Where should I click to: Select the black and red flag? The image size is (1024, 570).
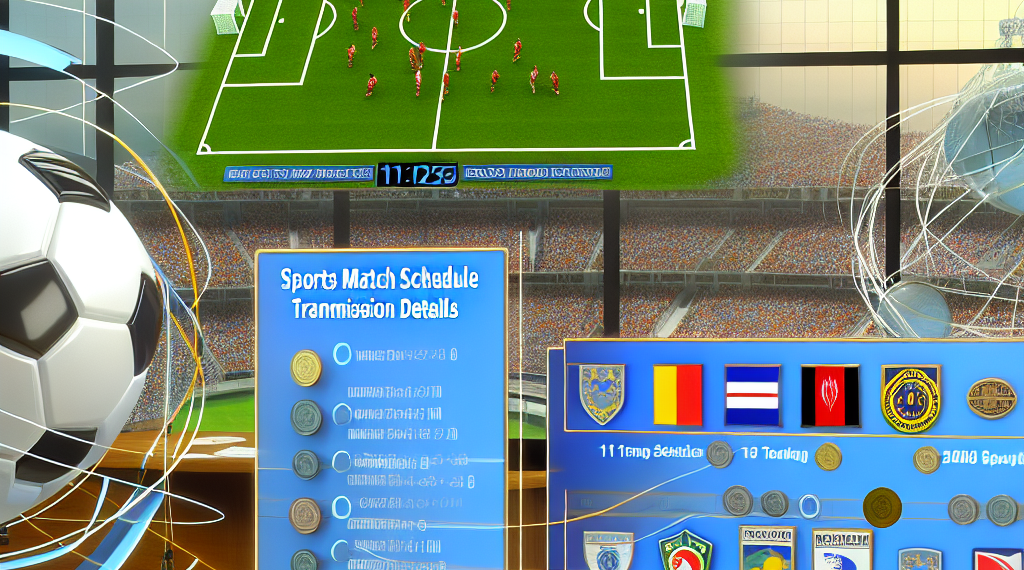[x=829, y=393]
